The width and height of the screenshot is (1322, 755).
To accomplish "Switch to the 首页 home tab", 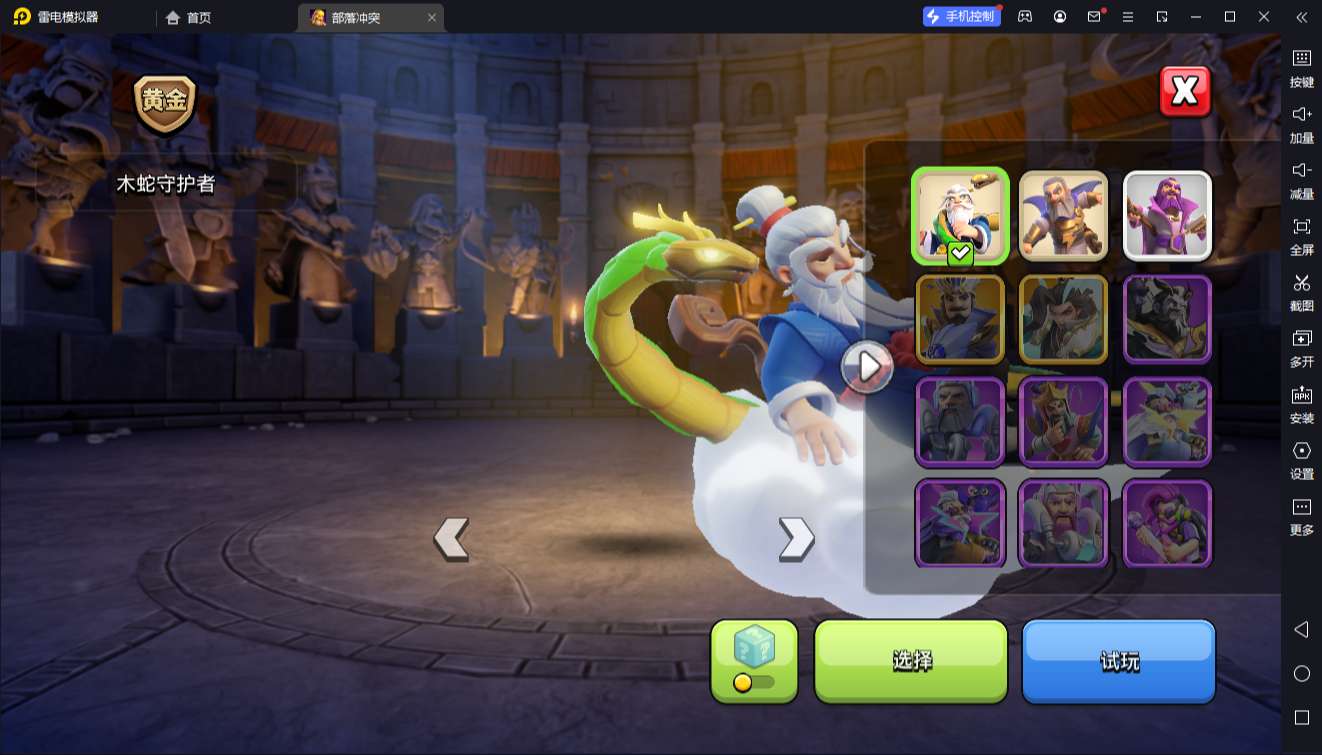I will (x=189, y=18).
